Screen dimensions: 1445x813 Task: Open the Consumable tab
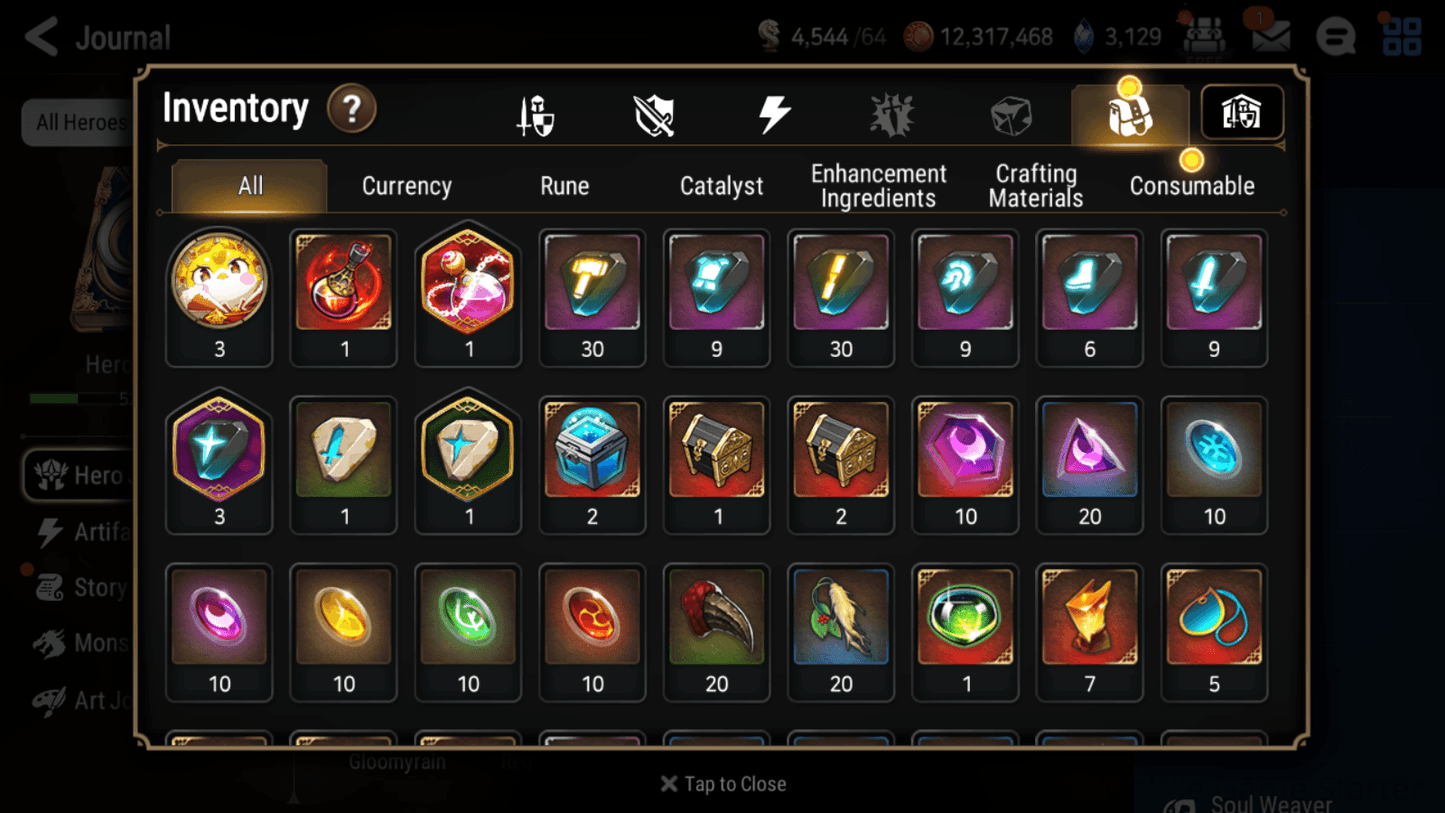(x=1192, y=185)
